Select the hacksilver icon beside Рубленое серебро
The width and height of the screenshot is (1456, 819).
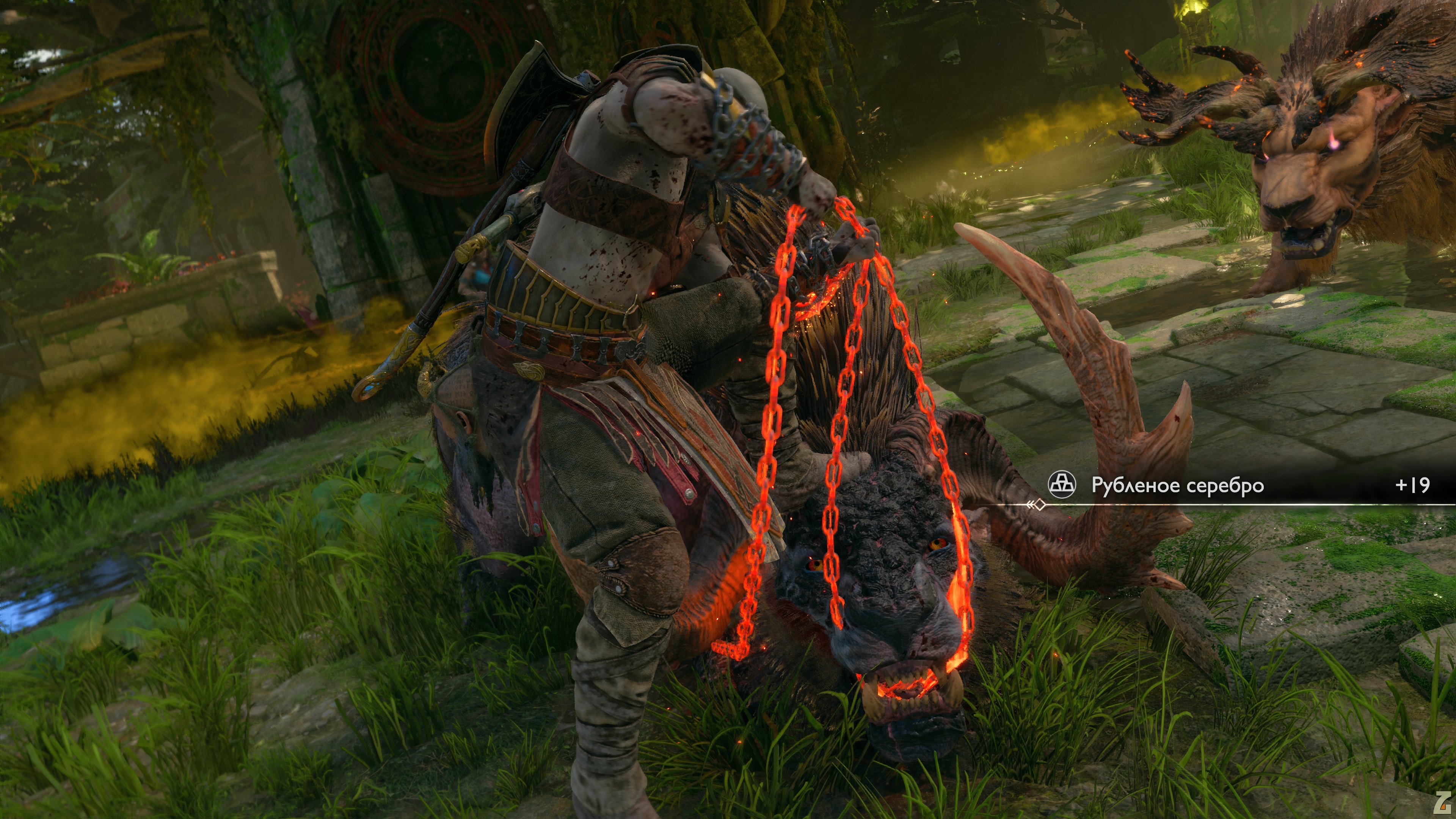pos(1062,485)
